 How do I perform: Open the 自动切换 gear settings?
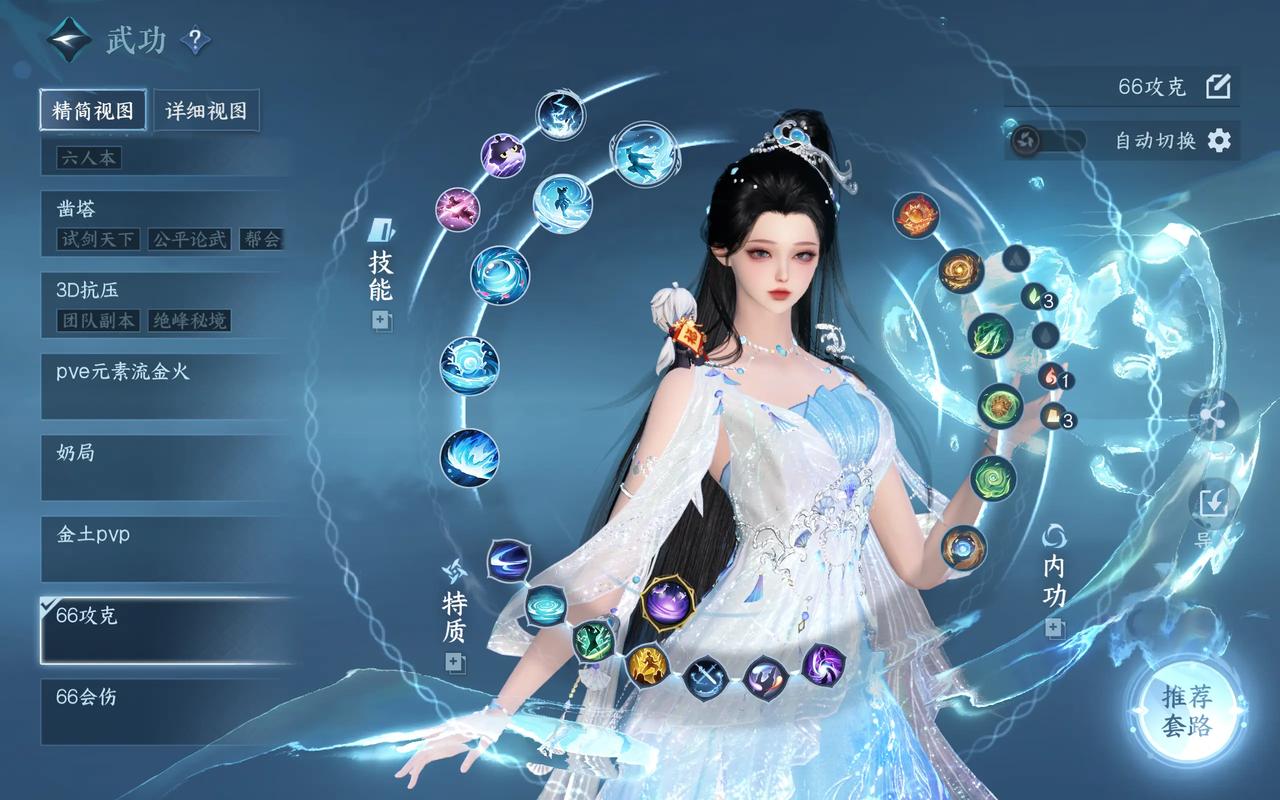(x=1219, y=140)
